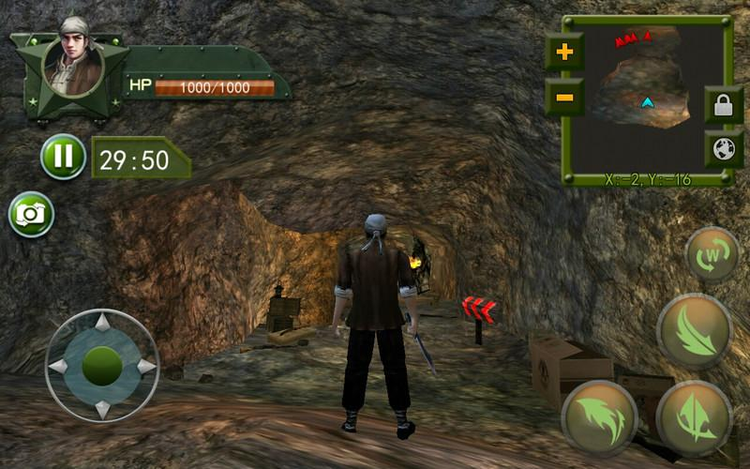Activate the W weapon-swap button

tap(713, 255)
